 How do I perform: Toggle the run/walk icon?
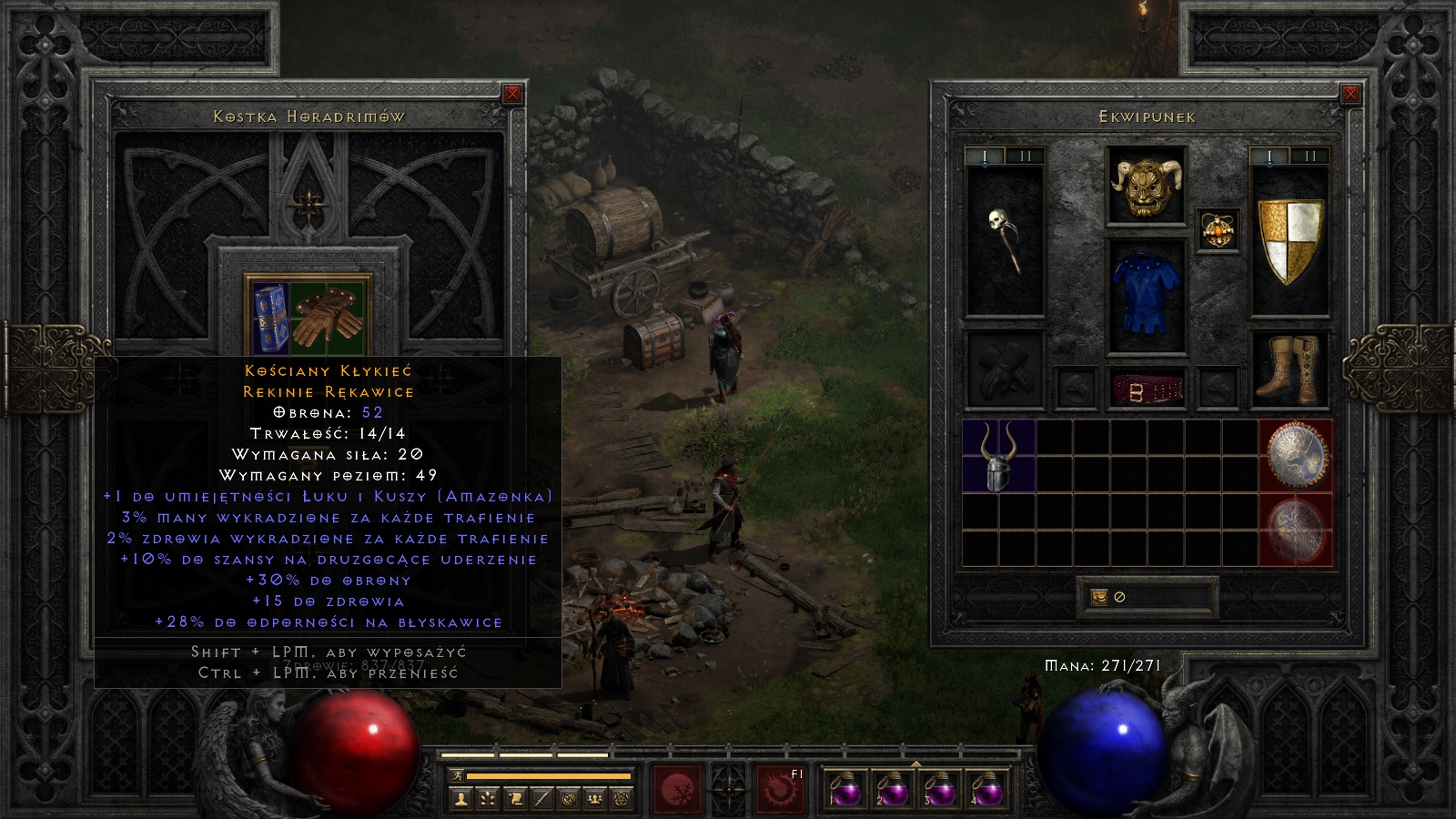click(458, 775)
